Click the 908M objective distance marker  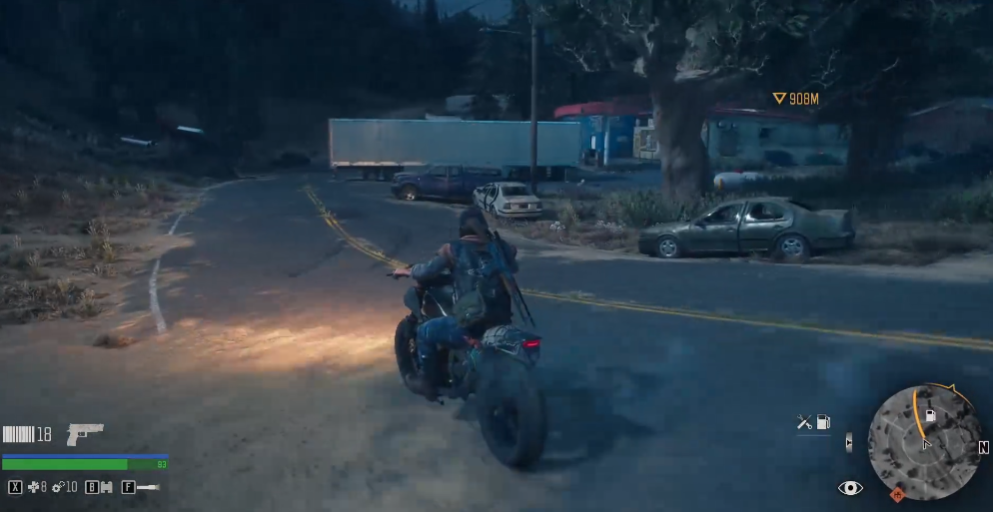[x=796, y=98]
